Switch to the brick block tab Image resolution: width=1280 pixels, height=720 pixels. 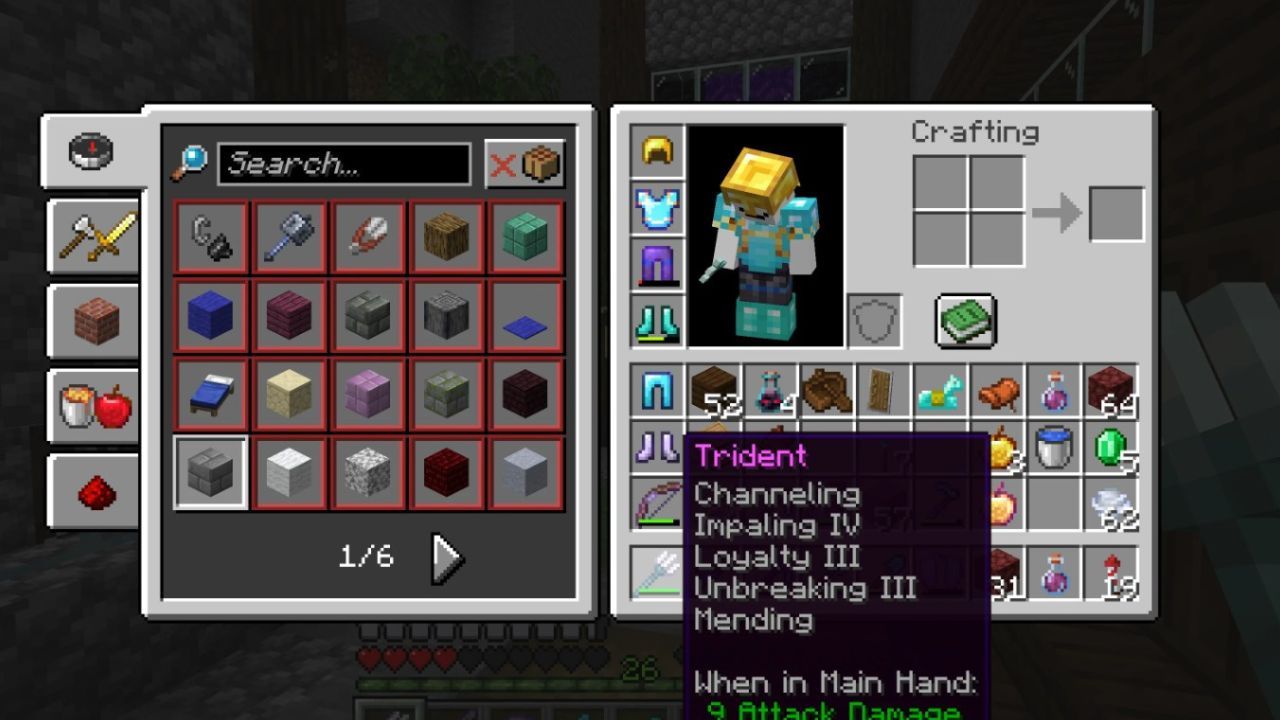tap(96, 322)
